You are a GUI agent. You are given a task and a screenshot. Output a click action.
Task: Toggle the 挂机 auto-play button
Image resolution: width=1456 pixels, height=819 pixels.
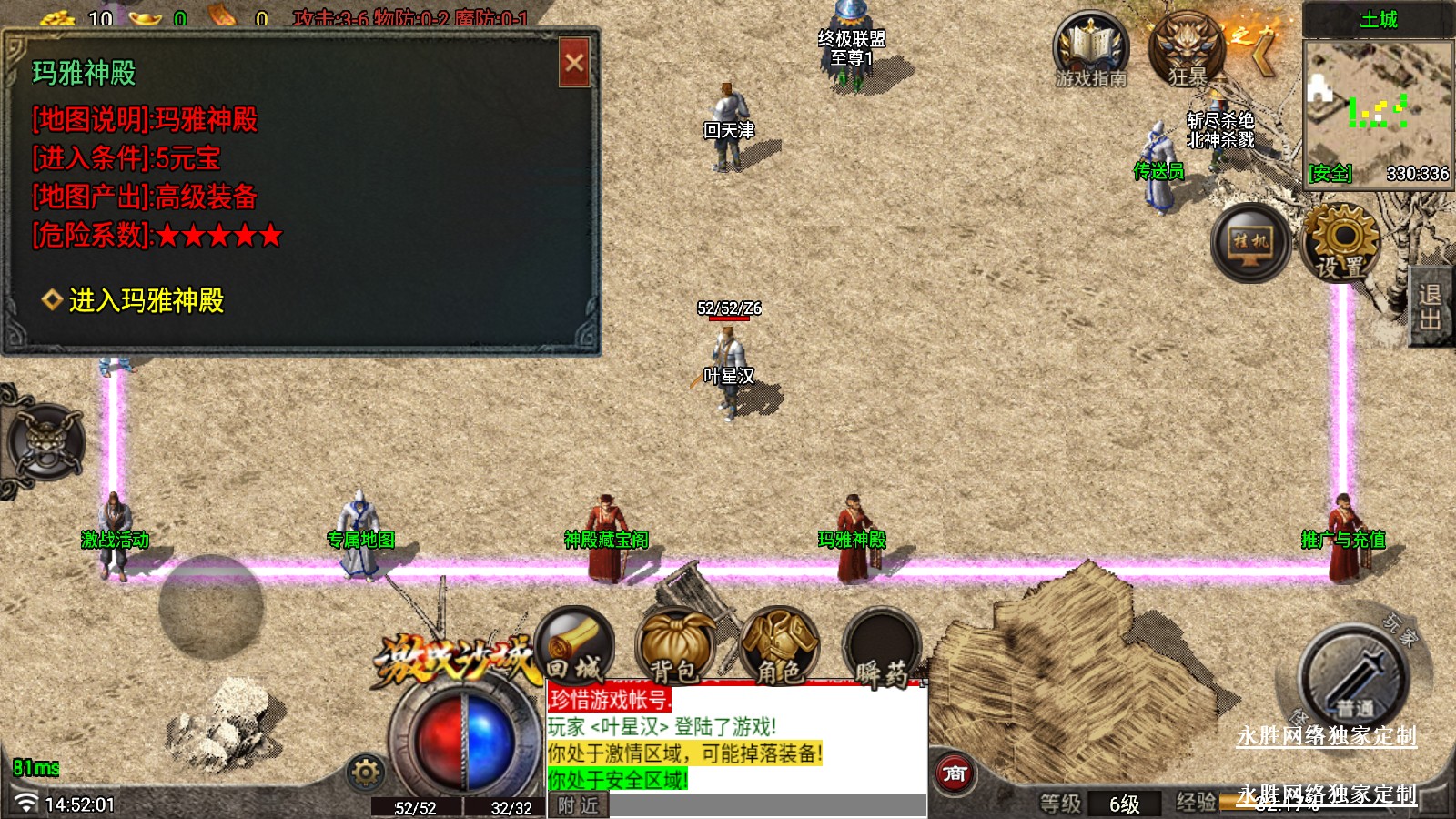[1250, 242]
